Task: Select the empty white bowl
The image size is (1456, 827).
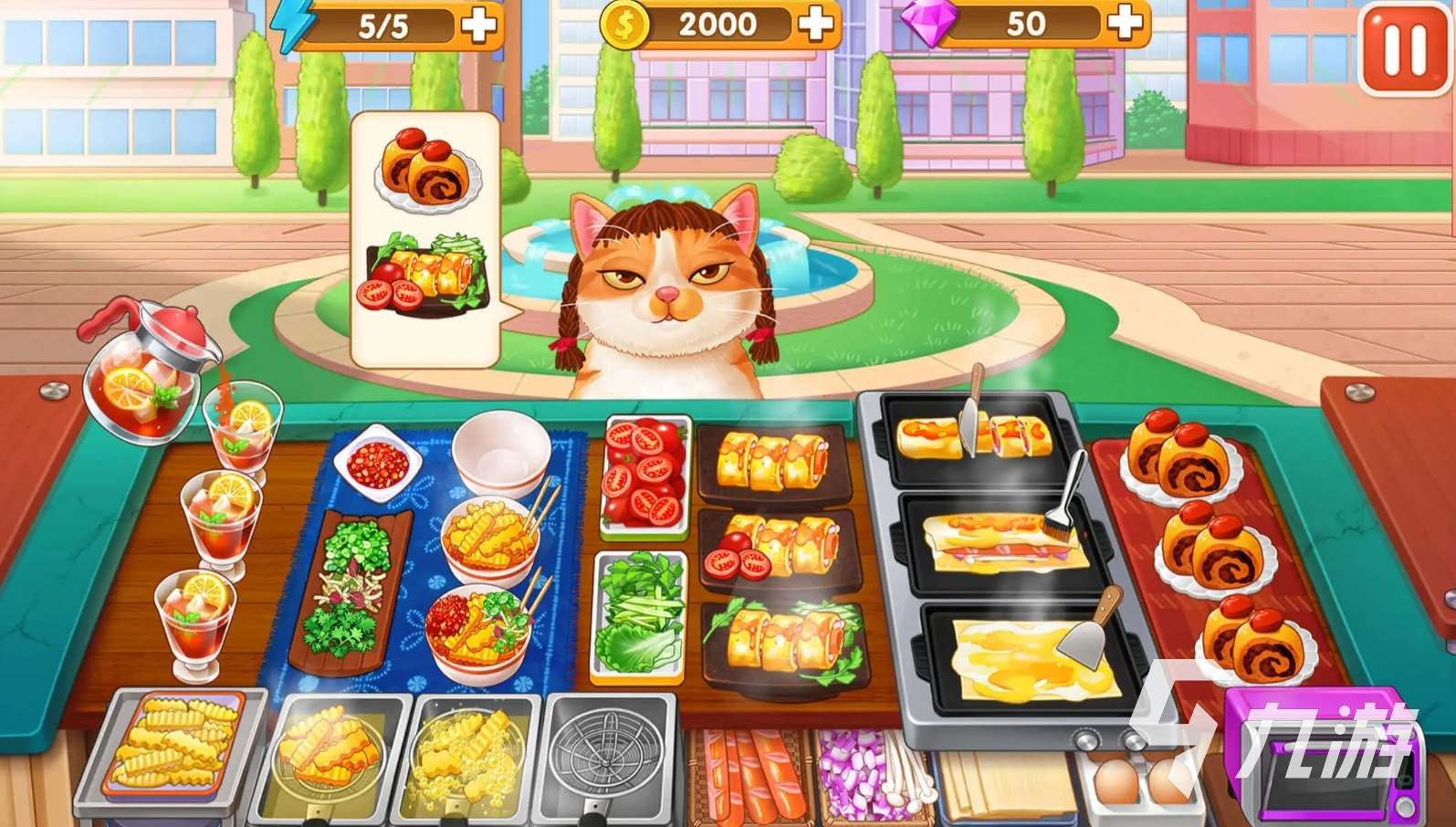Action: (x=501, y=454)
